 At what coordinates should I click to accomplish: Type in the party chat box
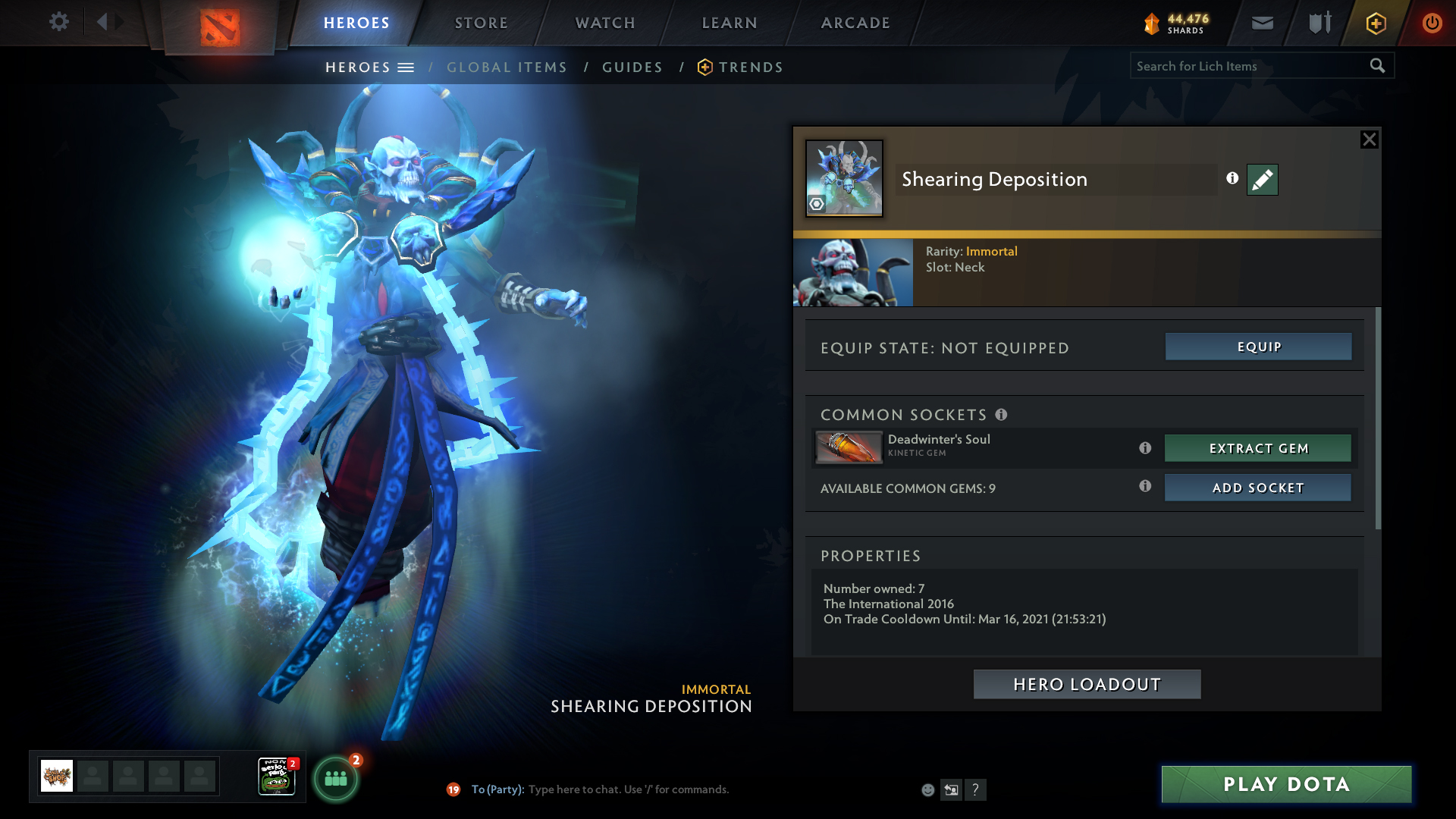click(x=628, y=789)
